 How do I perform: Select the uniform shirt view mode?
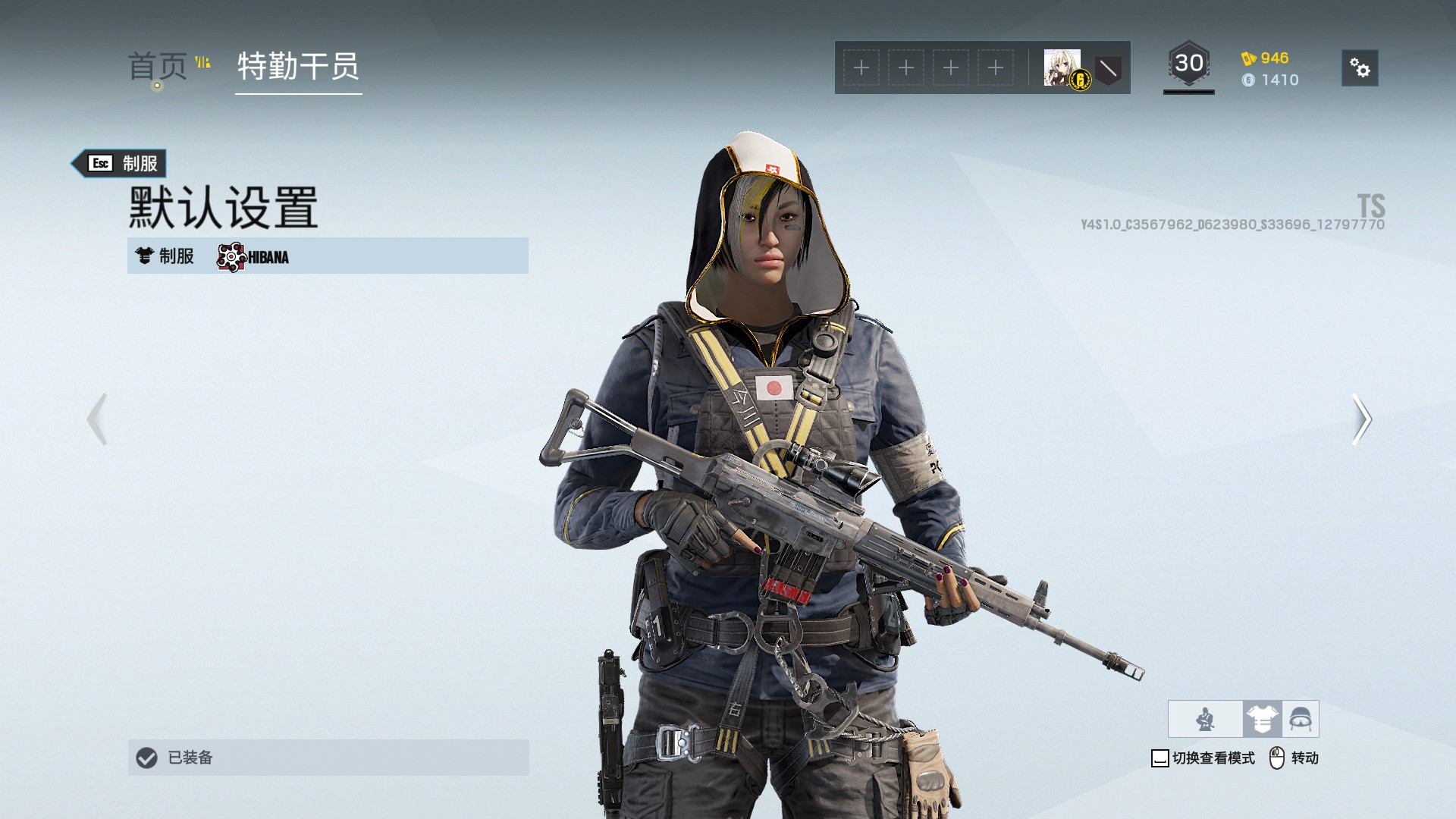point(1262,719)
